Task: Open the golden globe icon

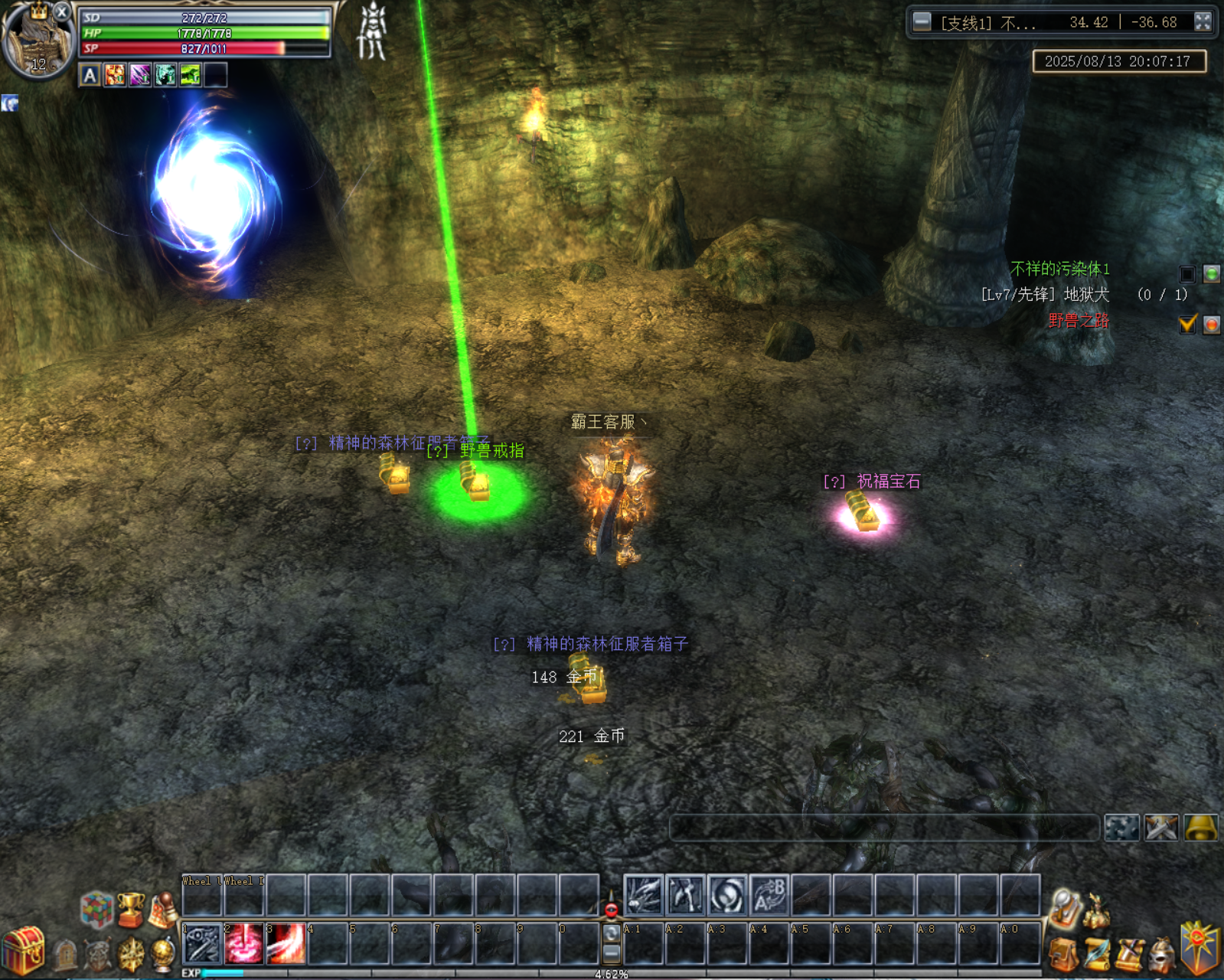Action: click(164, 955)
